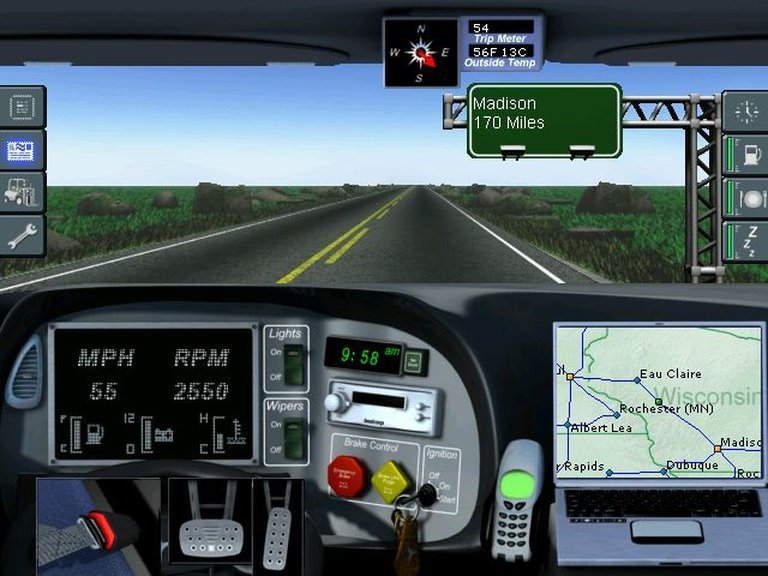Click the compass on the overhead console
Viewport: 768px width, 576px height.
click(x=421, y=50)
